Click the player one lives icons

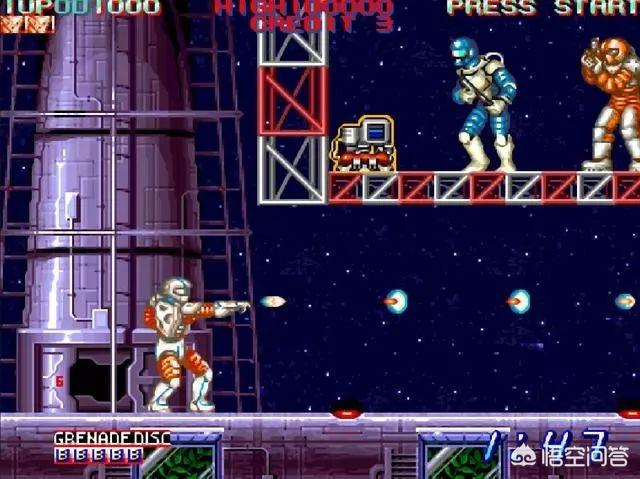27,24
